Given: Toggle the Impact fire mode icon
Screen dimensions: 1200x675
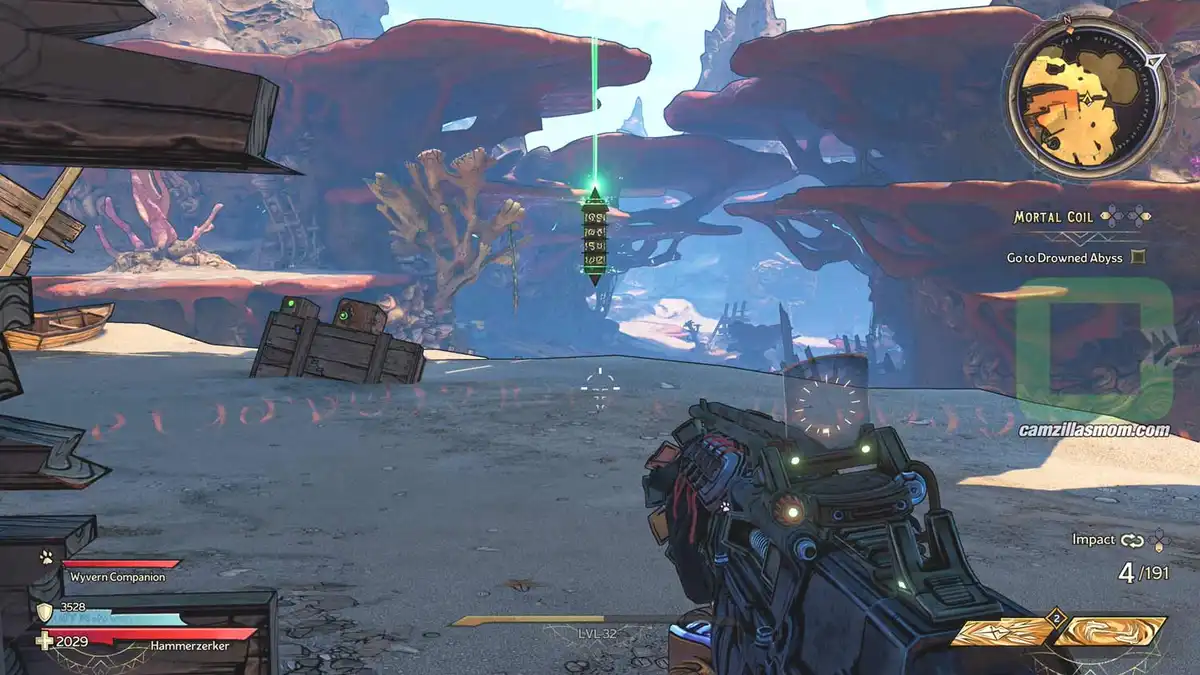Looking at the screenshot, I should (1132, 540).
